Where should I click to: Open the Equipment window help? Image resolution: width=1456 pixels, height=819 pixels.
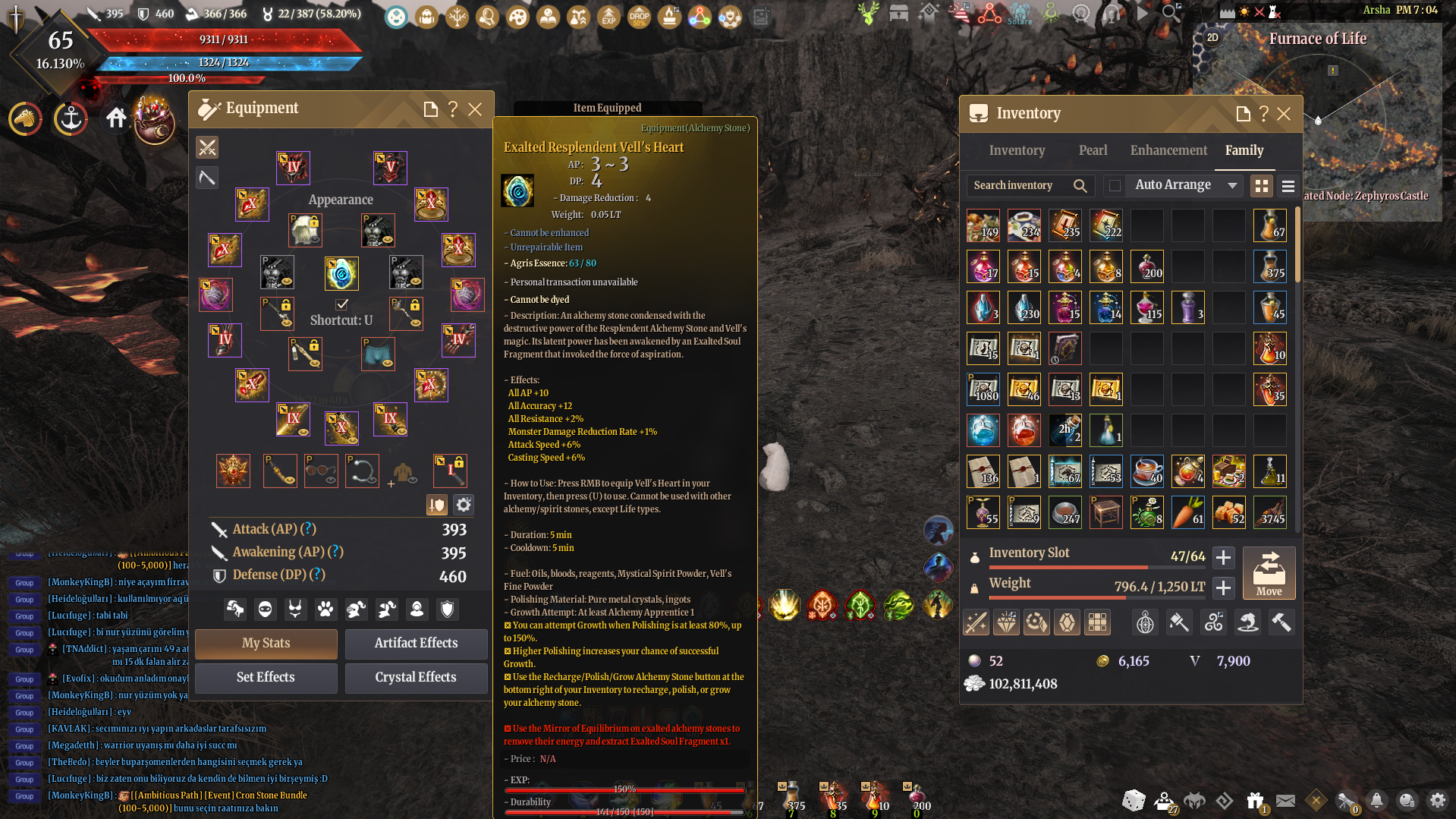(453, 109)
